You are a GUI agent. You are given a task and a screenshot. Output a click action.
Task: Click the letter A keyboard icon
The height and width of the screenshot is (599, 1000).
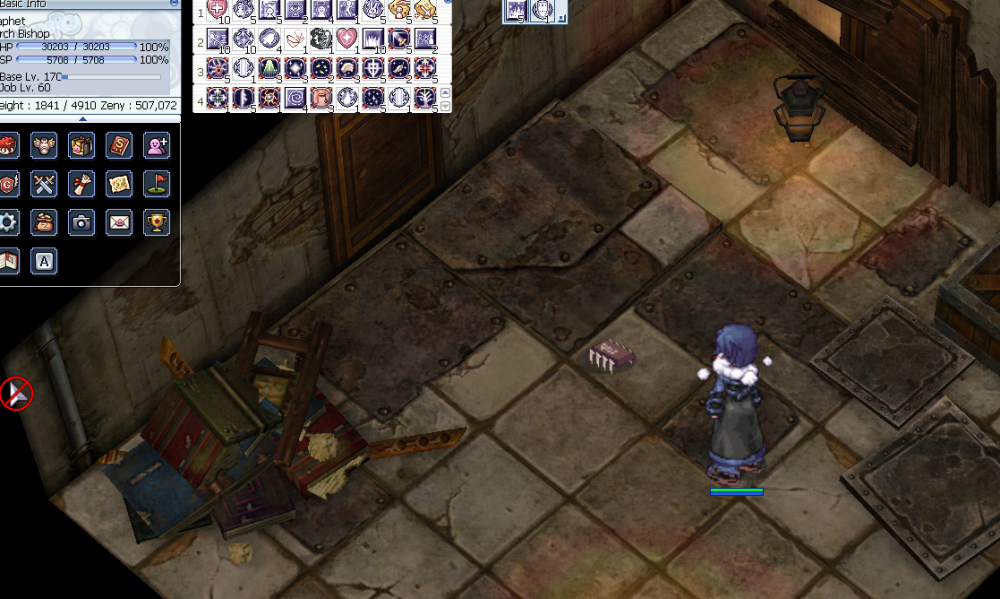click(x=43, y=261)
